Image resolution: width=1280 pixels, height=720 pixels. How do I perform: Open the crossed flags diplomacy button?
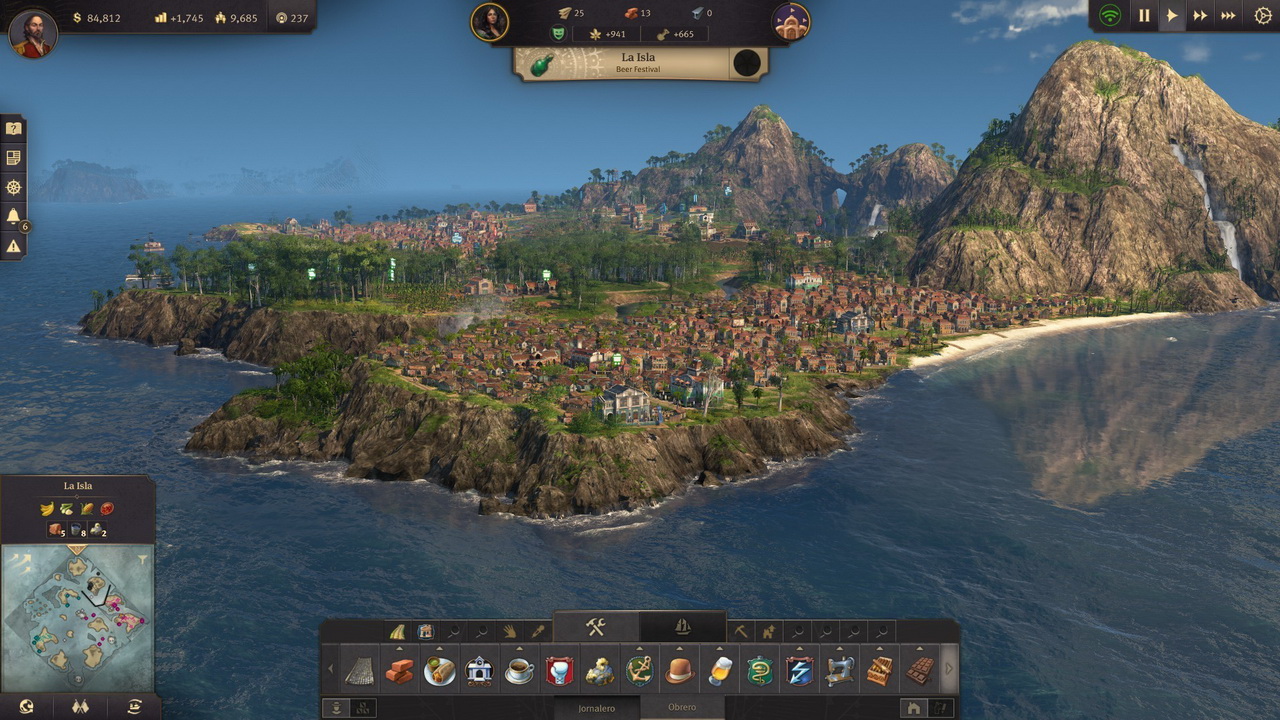pyautogui.click(x=80, y=707)
